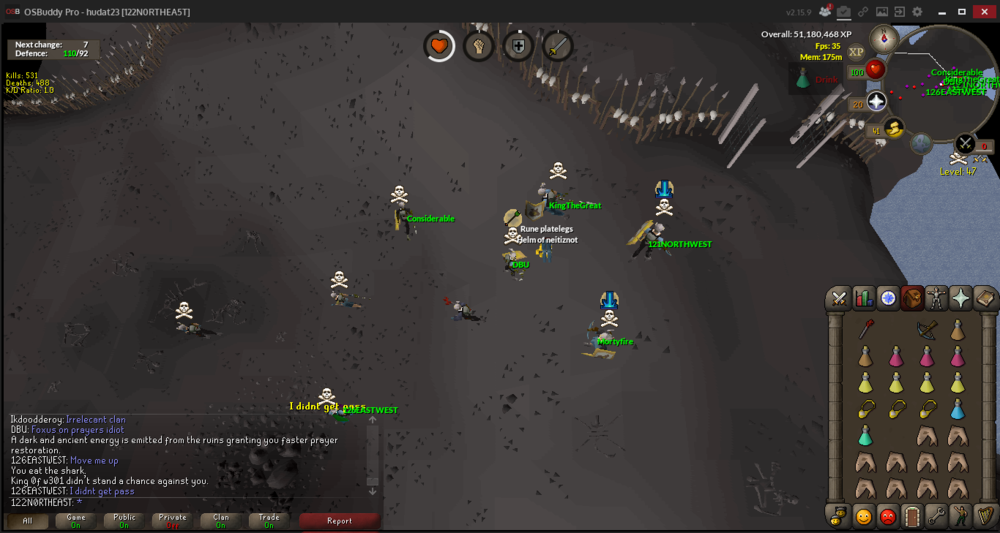Toggle the XP tracker orb

click(856, 52)
